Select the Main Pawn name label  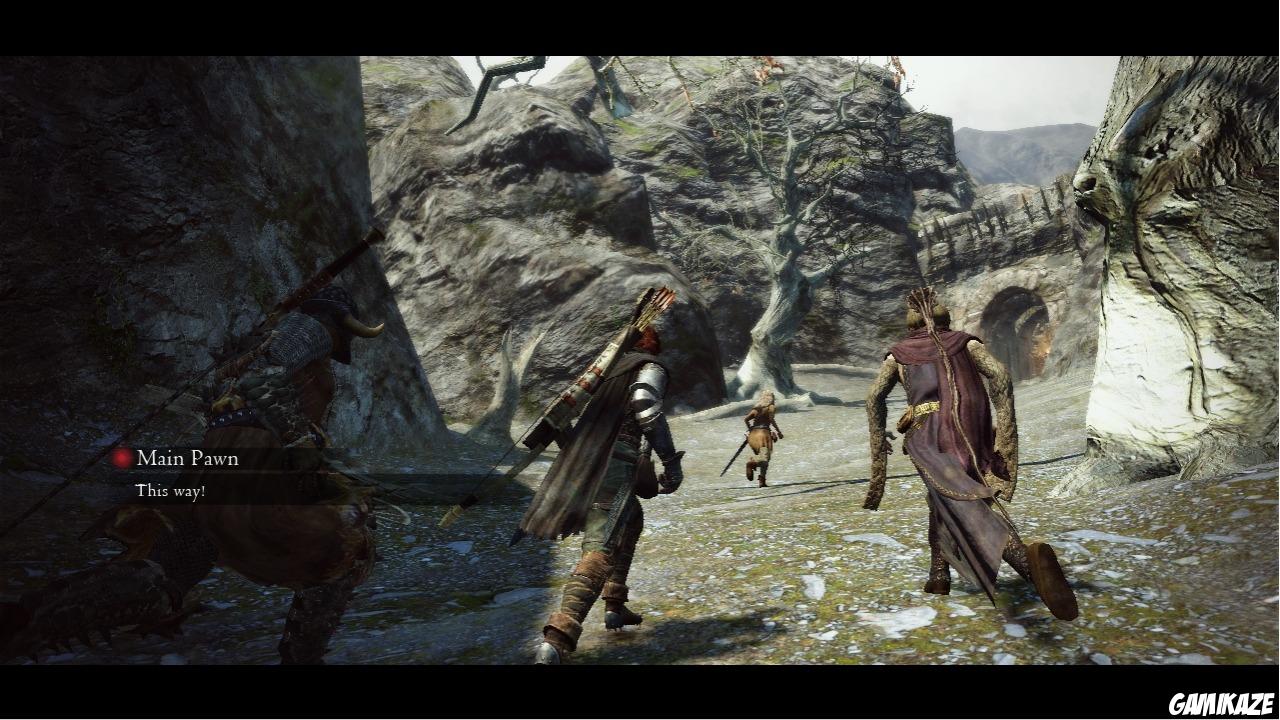[x=186, y=459]
